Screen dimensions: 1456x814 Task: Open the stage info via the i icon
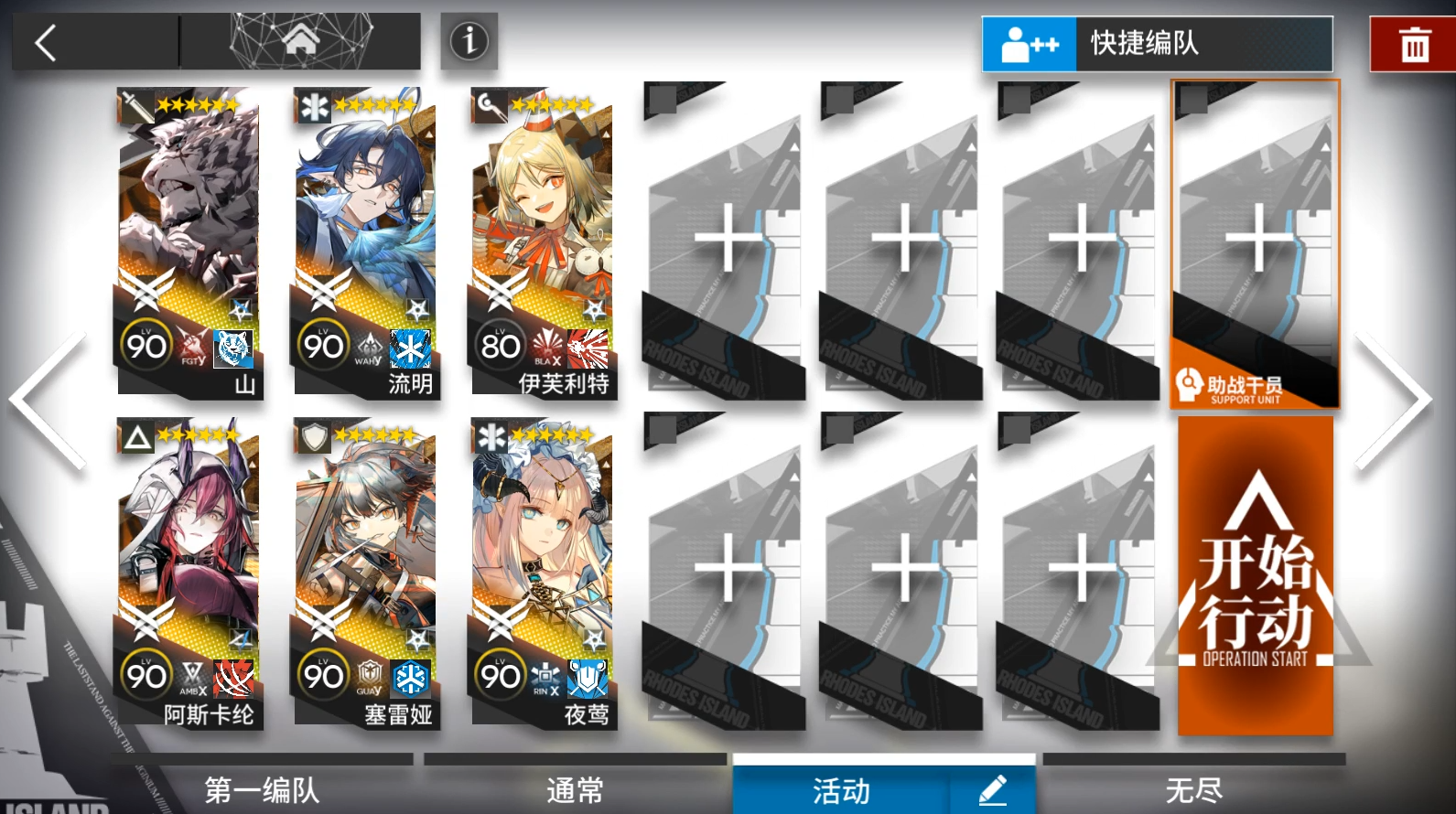pos(468,41)
